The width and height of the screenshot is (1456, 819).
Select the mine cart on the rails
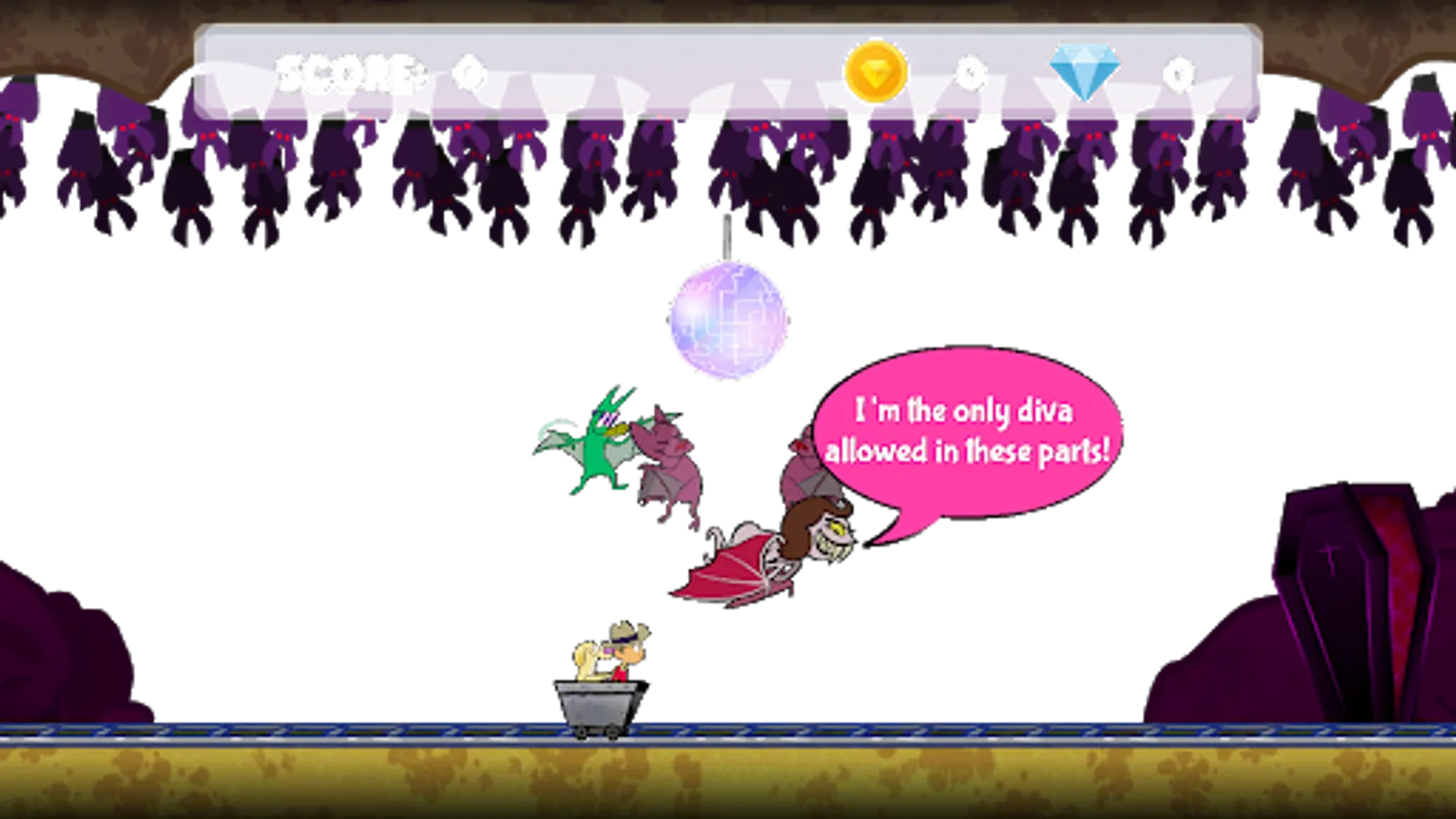596,705
